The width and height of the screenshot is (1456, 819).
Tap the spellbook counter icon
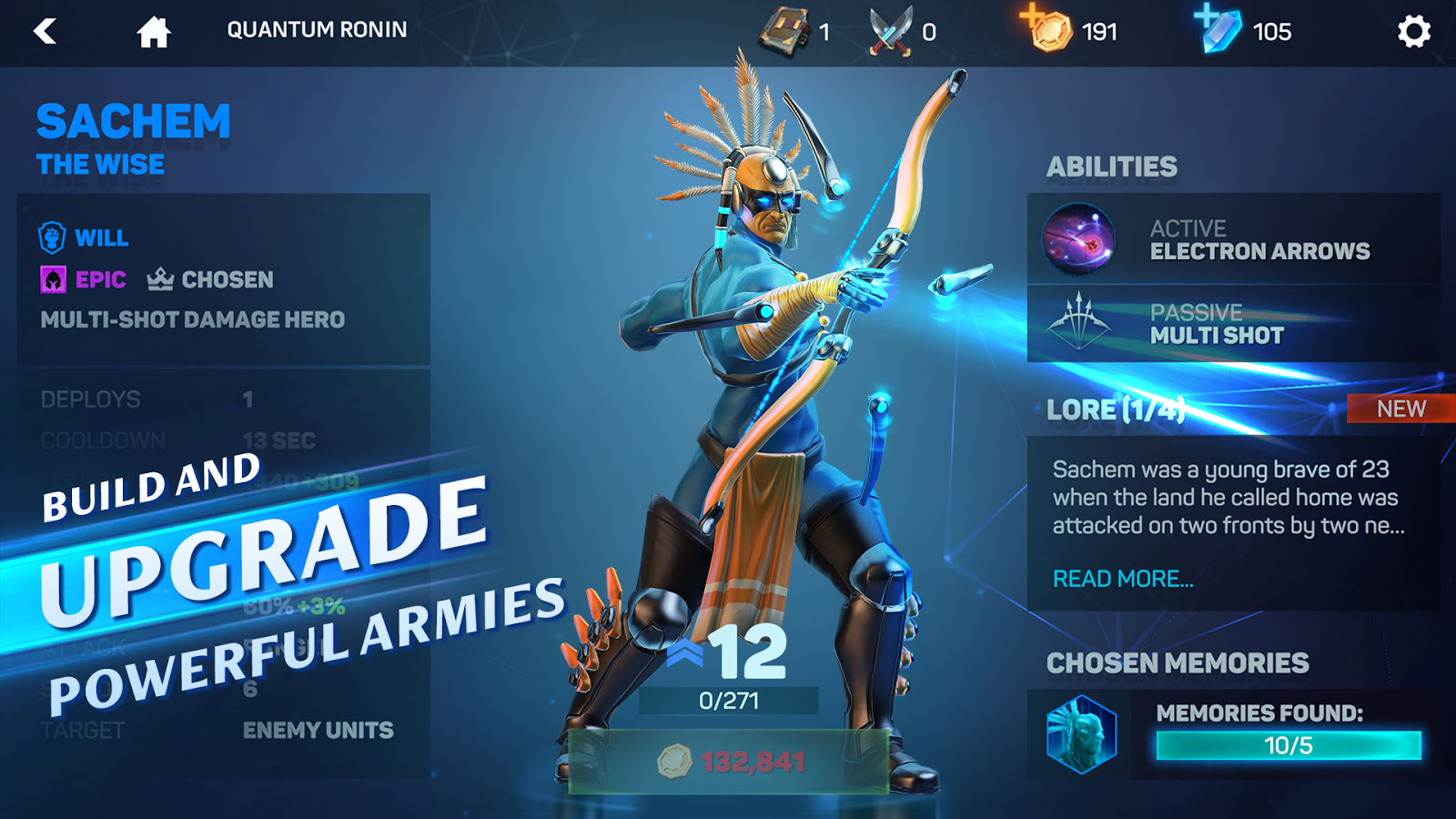[x=783, y=32]
